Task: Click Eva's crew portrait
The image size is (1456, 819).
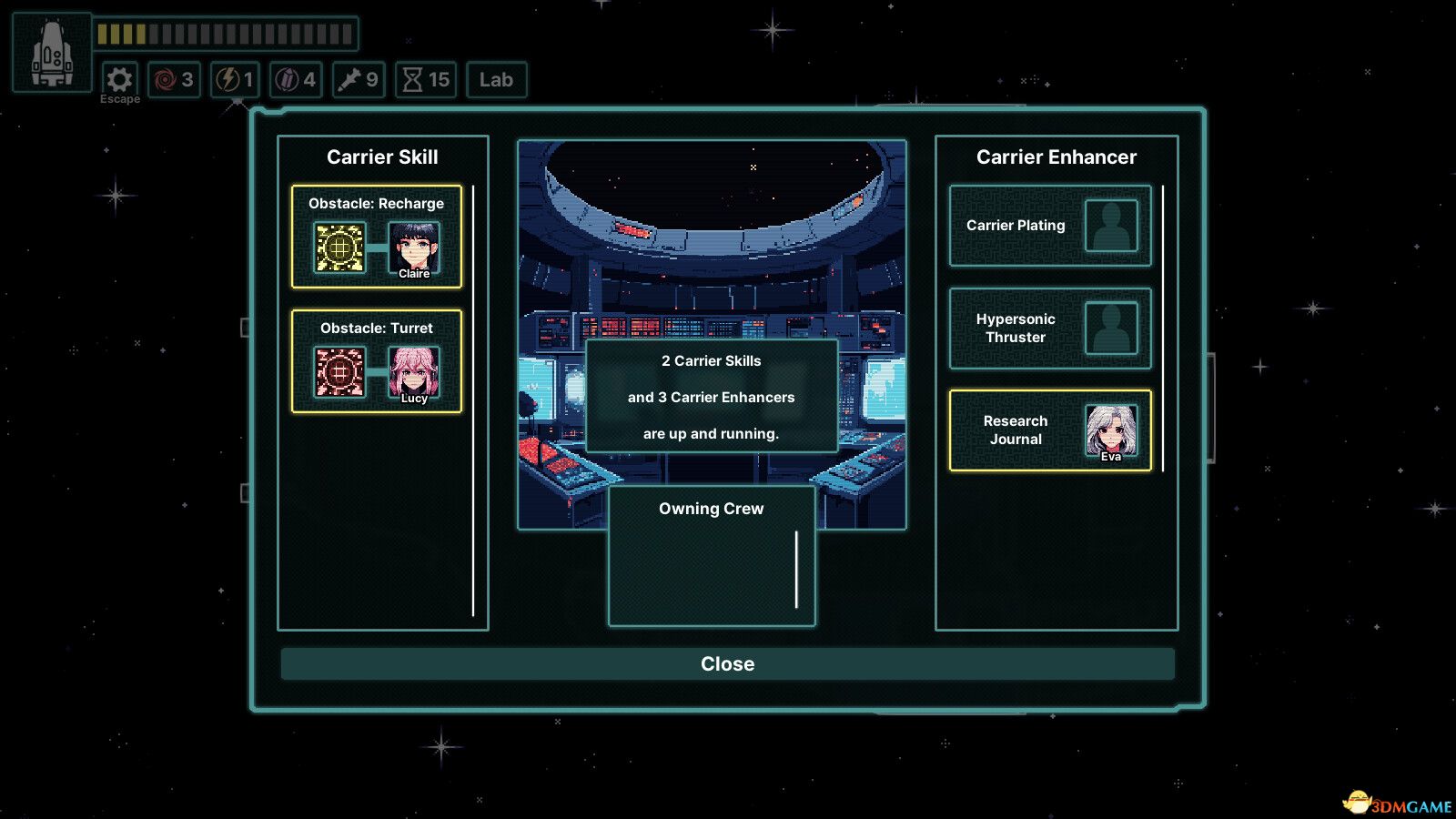Action: [x=1111, y=430]
